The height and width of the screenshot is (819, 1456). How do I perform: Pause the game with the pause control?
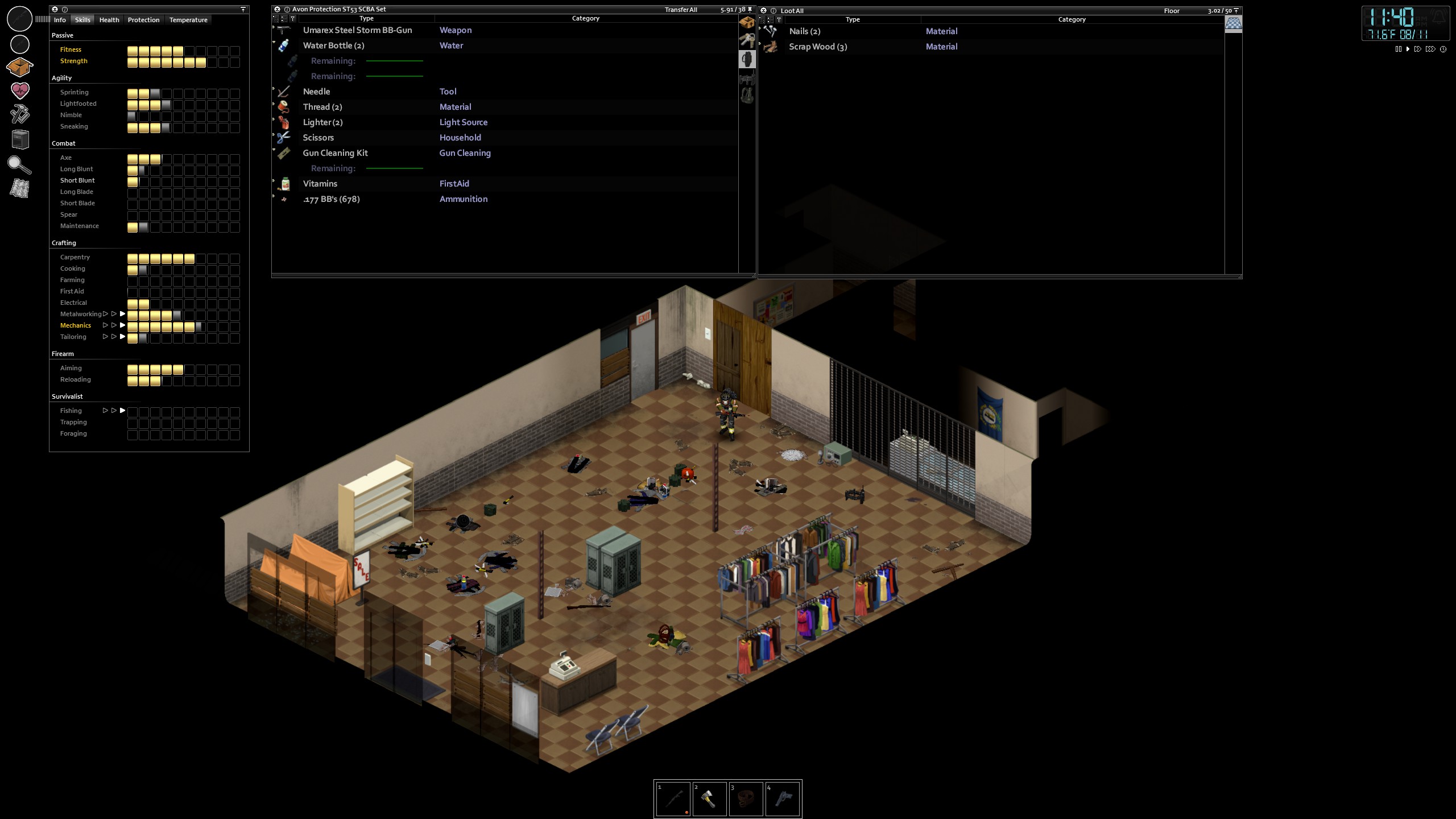1399,49
